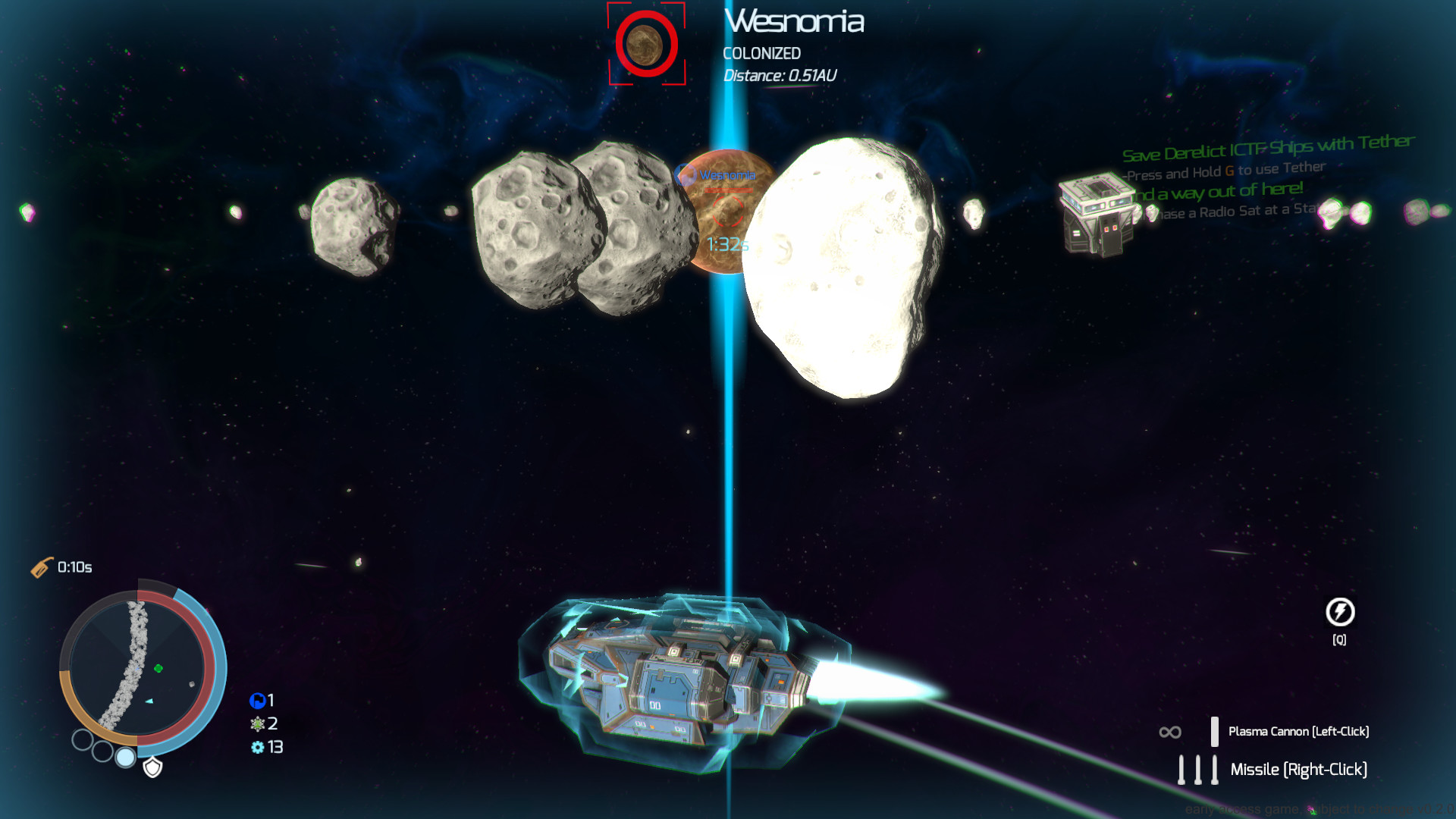This screenshot has height=819, width=1456.
Task: Select the gear resource counter icon
Action: click(x=258, y=747)
